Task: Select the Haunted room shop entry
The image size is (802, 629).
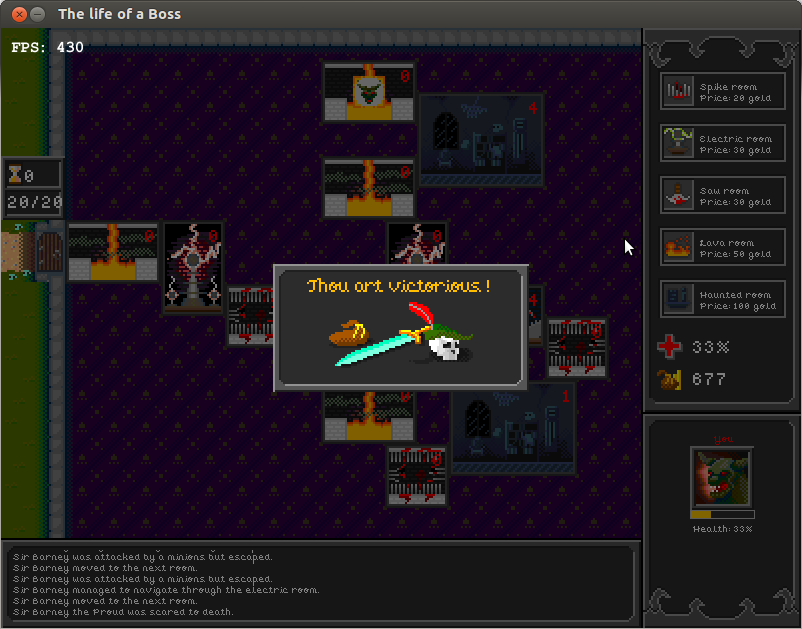Action: tap(723, 299)
